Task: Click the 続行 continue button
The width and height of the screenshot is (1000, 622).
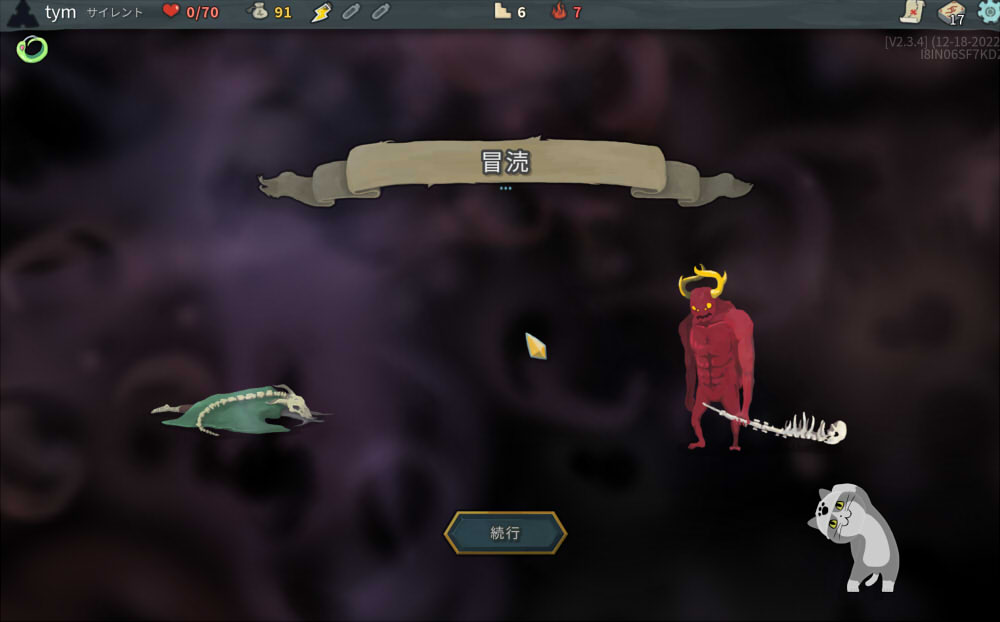Action: coord(505,533)
